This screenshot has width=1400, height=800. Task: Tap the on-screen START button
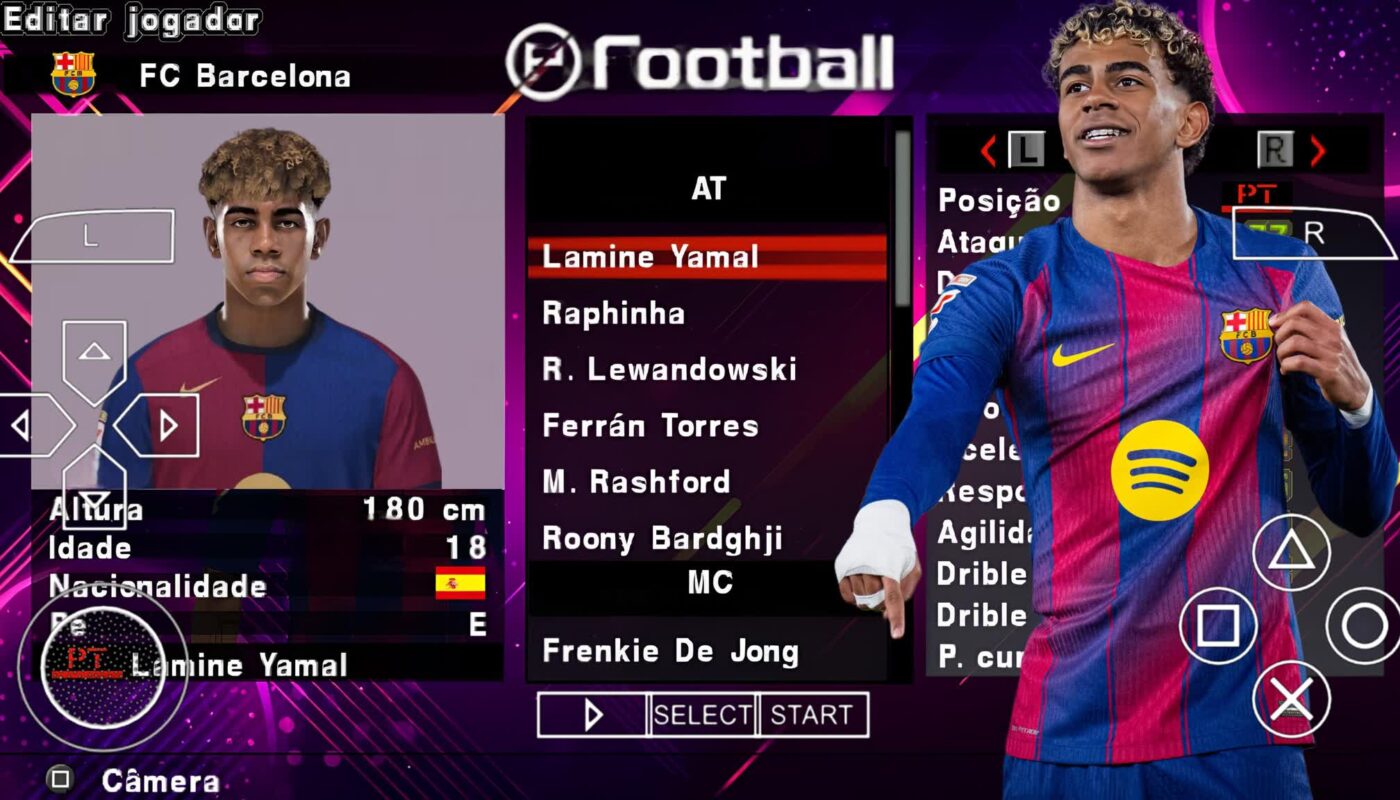pyautogui.click(x=812, y=715)
